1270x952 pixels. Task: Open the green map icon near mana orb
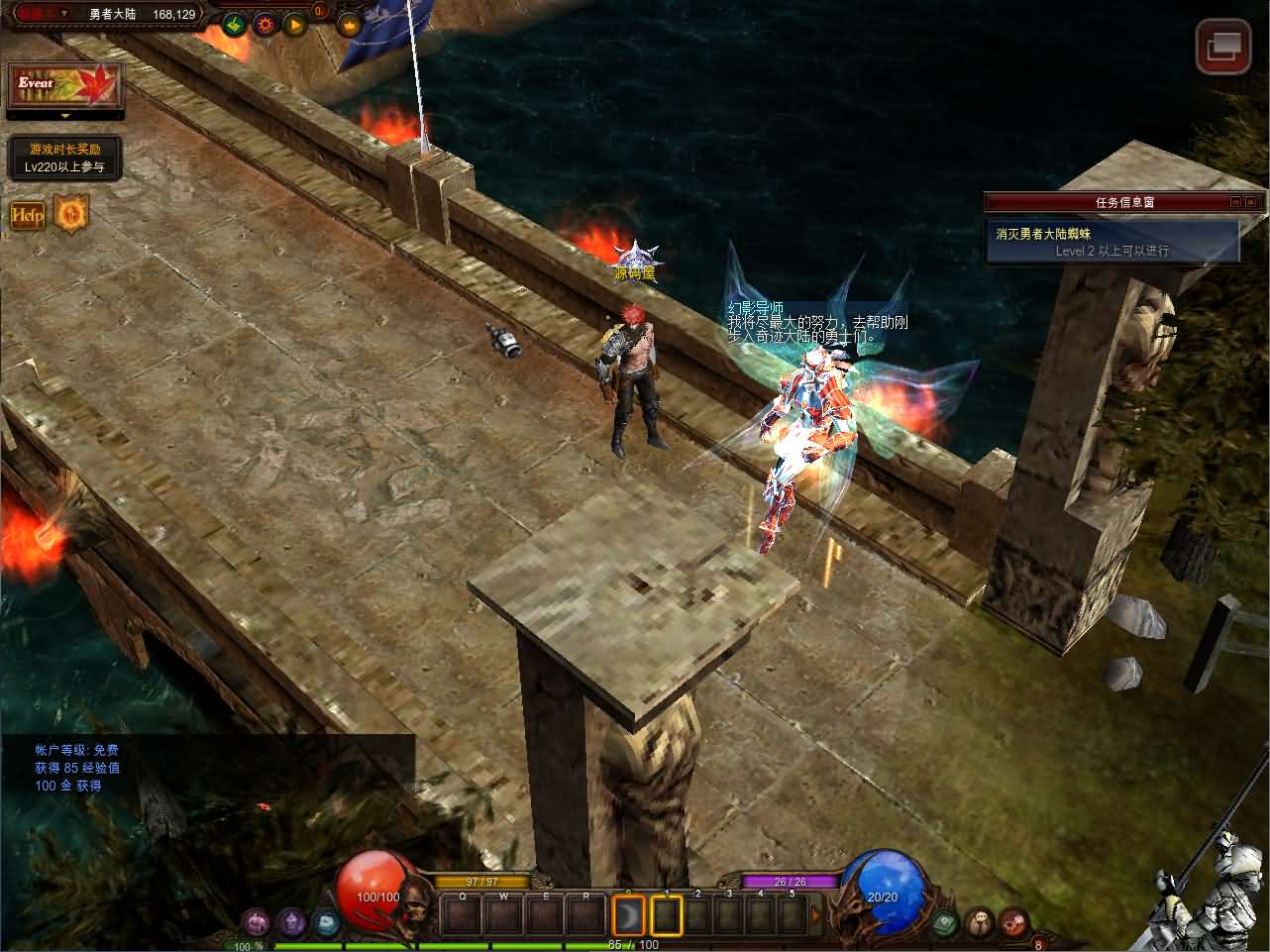coord(944,922)
